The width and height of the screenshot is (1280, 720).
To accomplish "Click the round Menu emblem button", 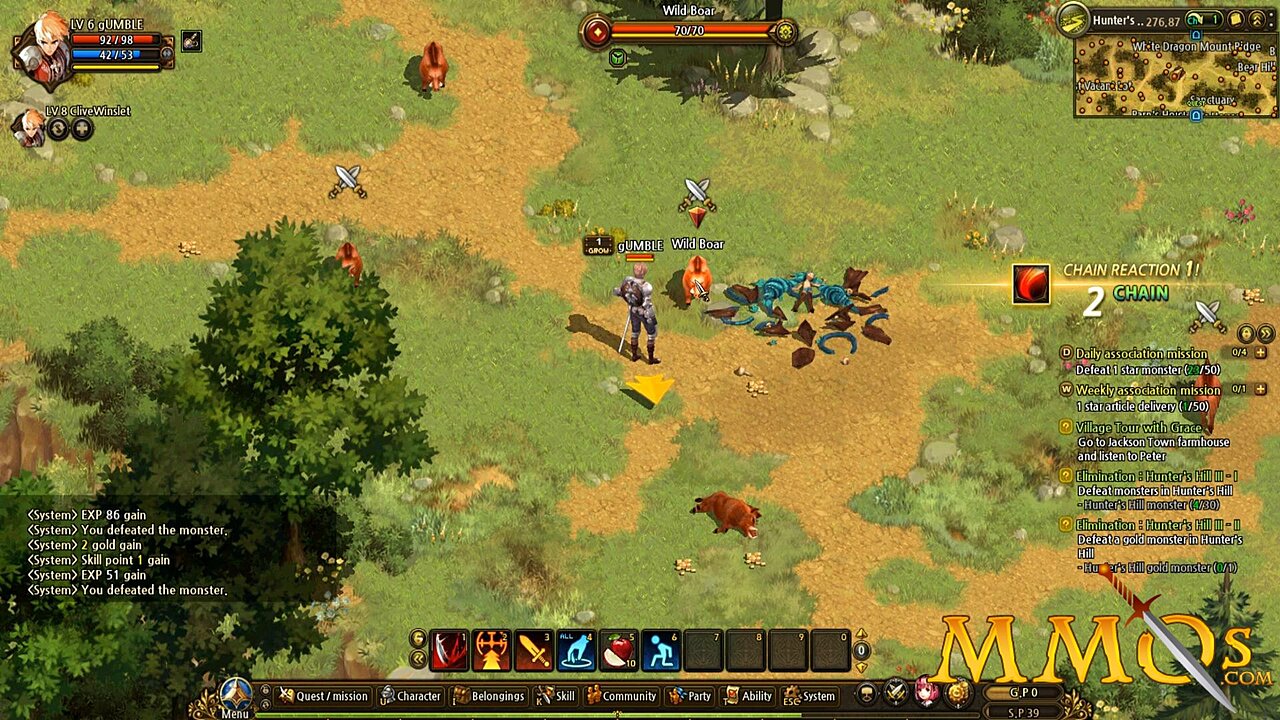I will coord(235,693).
